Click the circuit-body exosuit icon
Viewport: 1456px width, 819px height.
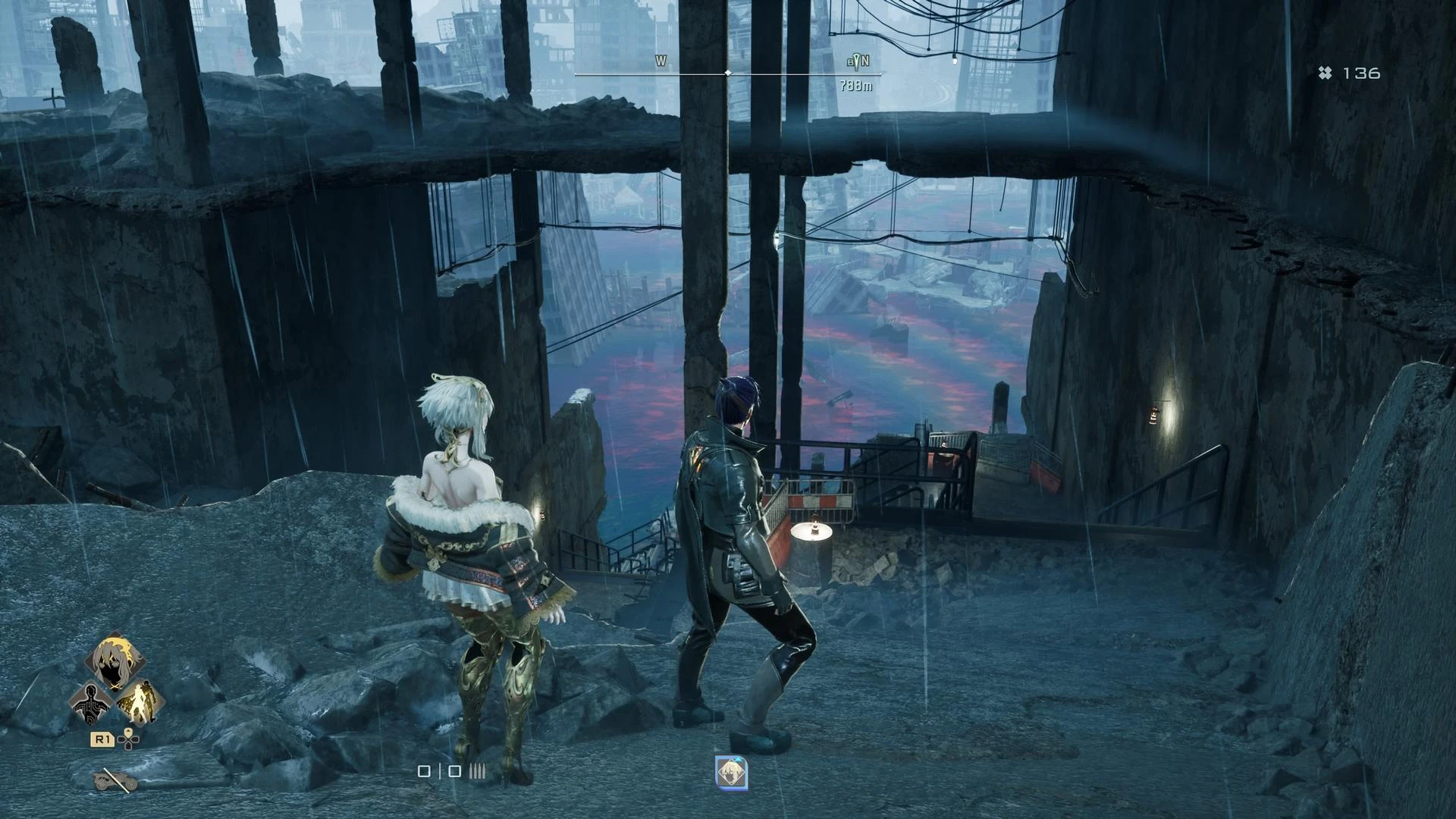pos(92,704)
